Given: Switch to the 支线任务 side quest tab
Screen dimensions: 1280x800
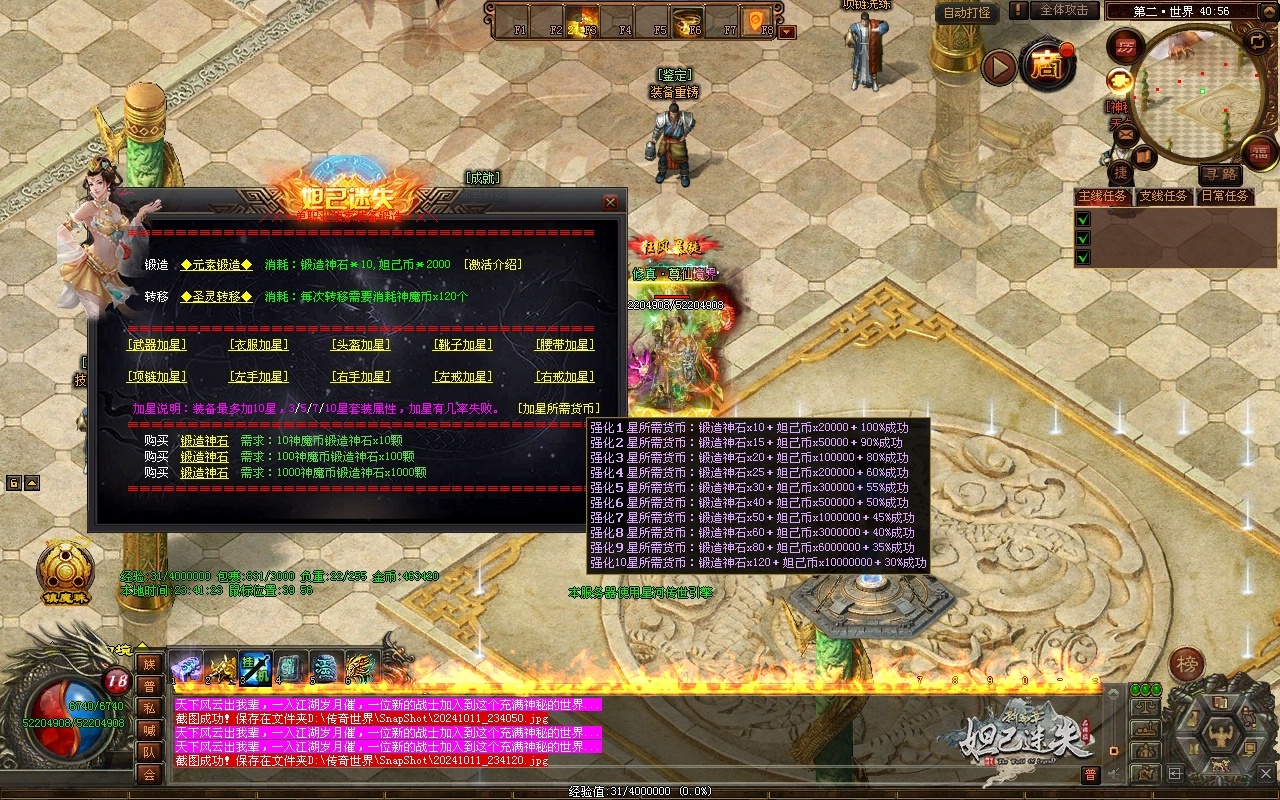Looking at the screenshot, I should (x=1163, y=196).
